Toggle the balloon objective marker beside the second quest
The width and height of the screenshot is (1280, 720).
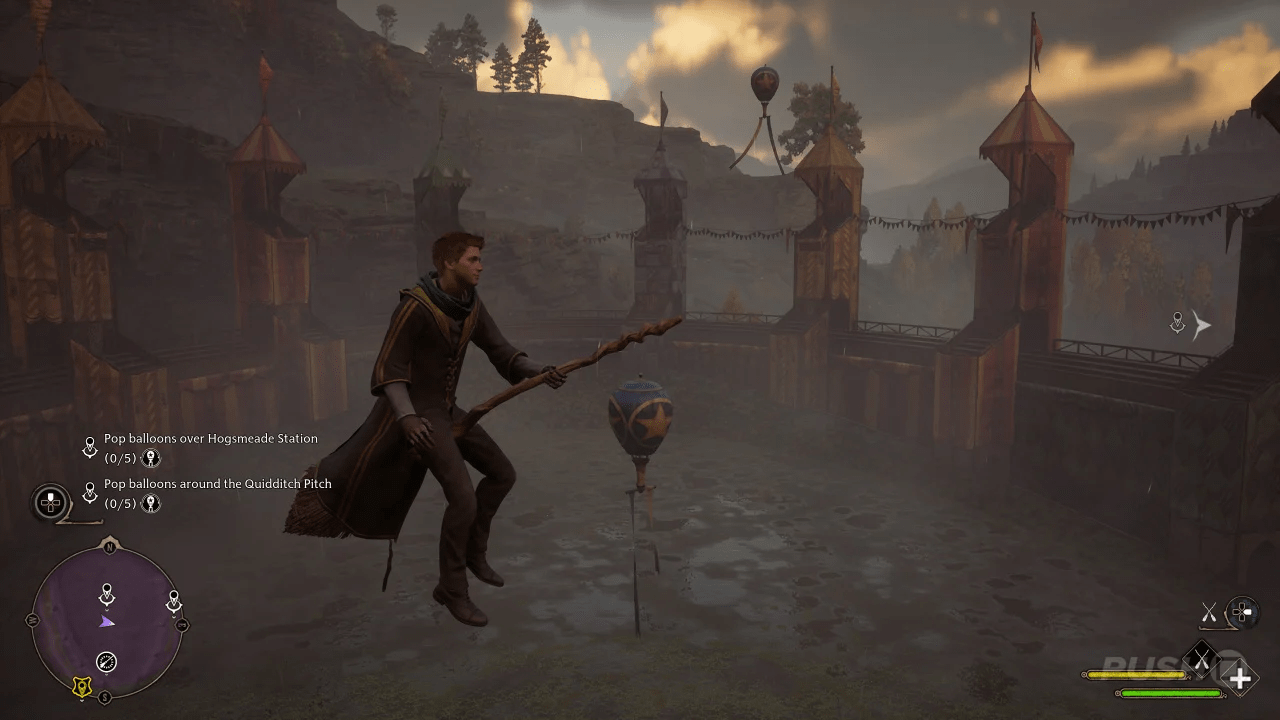point(90,490)
